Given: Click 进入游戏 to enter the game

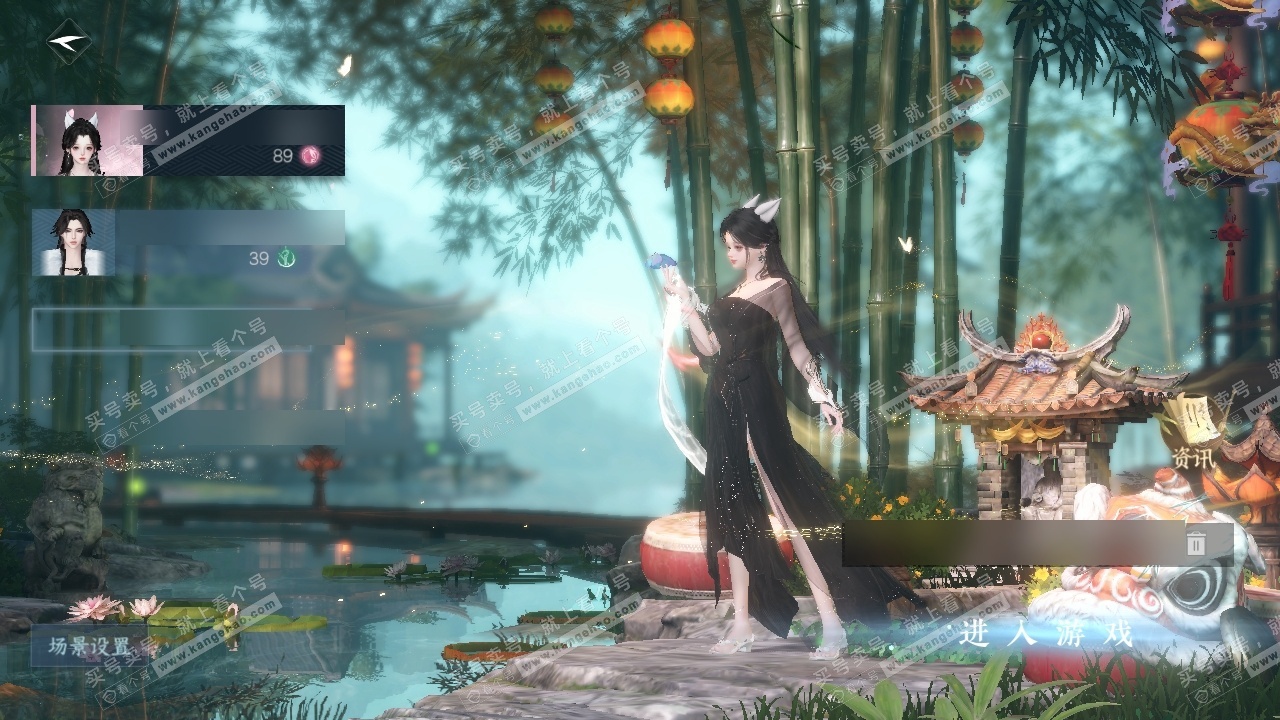Looking at the screenshot, I should click(x=1045, y=633).
